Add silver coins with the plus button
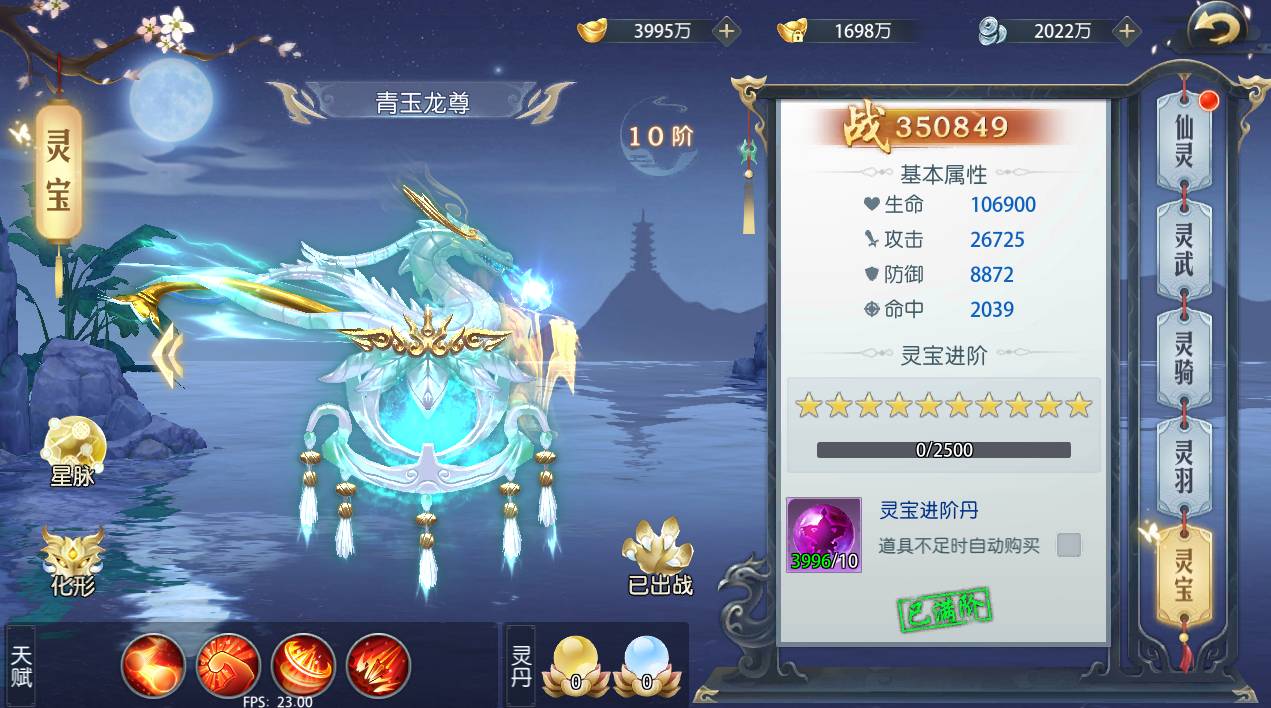This screenshot has width=1271, height=708. tap(1127, 31)
